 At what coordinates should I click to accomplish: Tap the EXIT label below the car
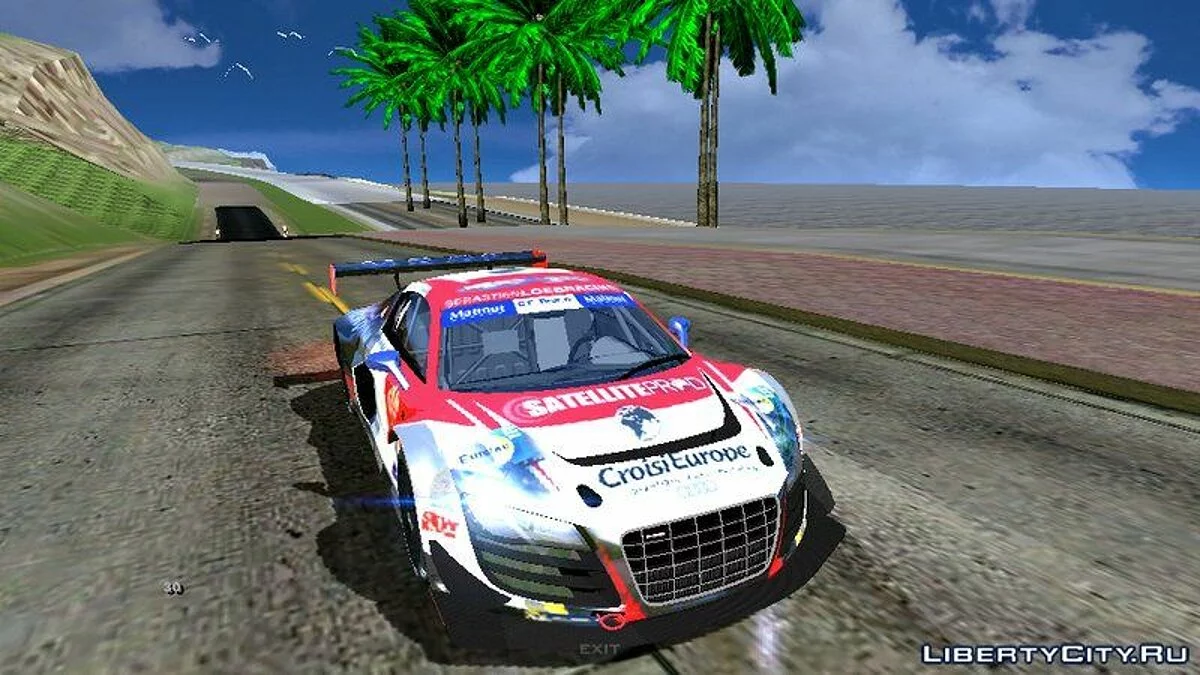(600, 649)
